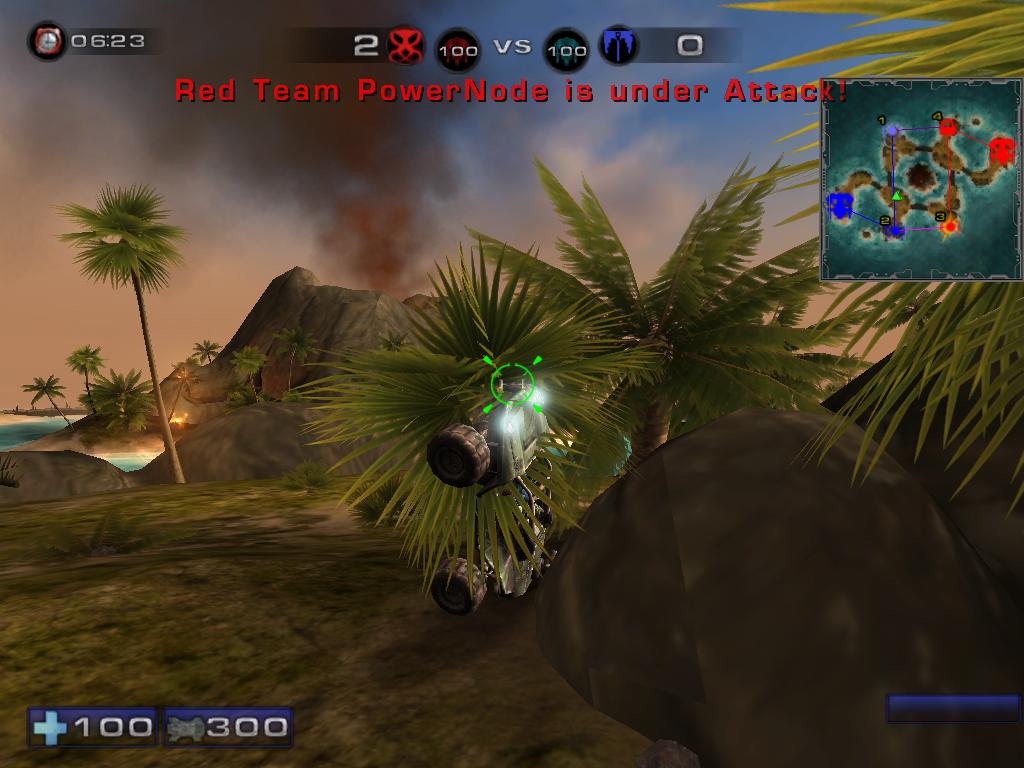Click the green player arrow on minimap
Image resolution: width=1024 pixels, height=768 pixels.
(897, 196)
